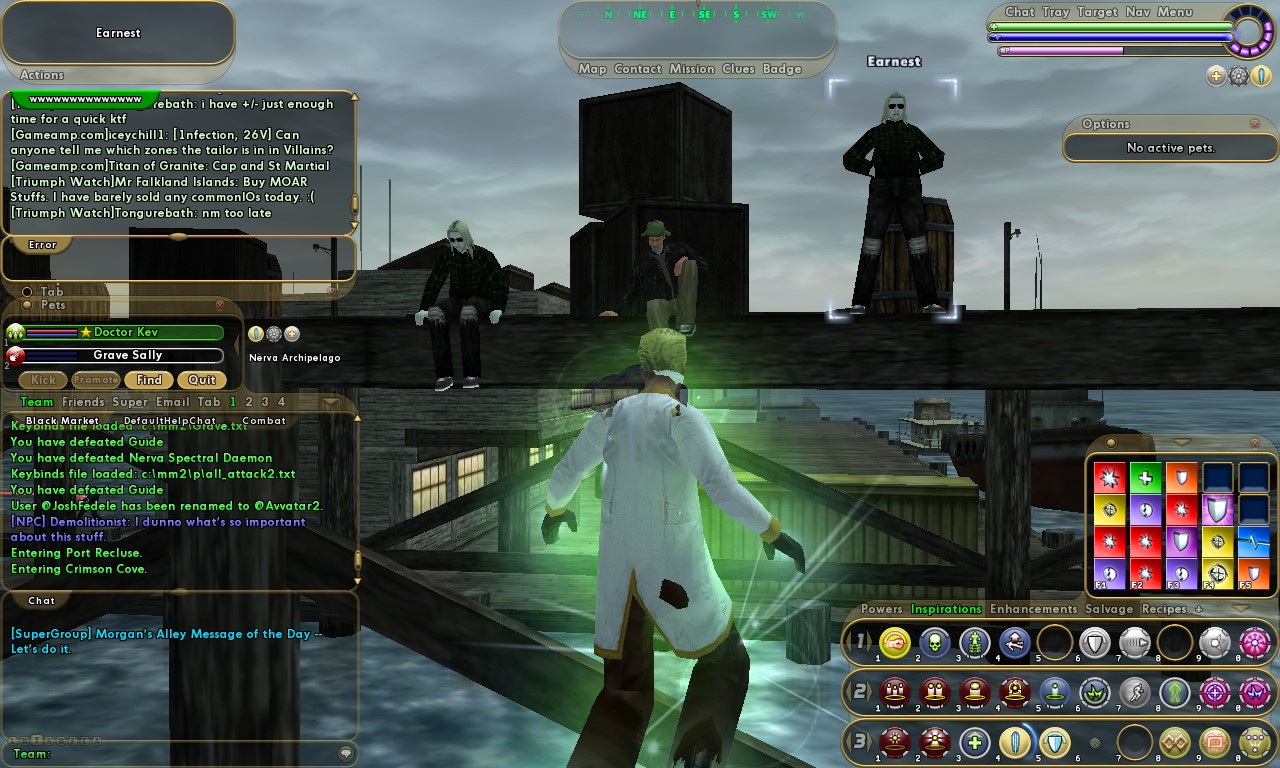Screen dimensions: 1280x768
Task: Switch to the Salvage tab
Action: coord(1109,609)
